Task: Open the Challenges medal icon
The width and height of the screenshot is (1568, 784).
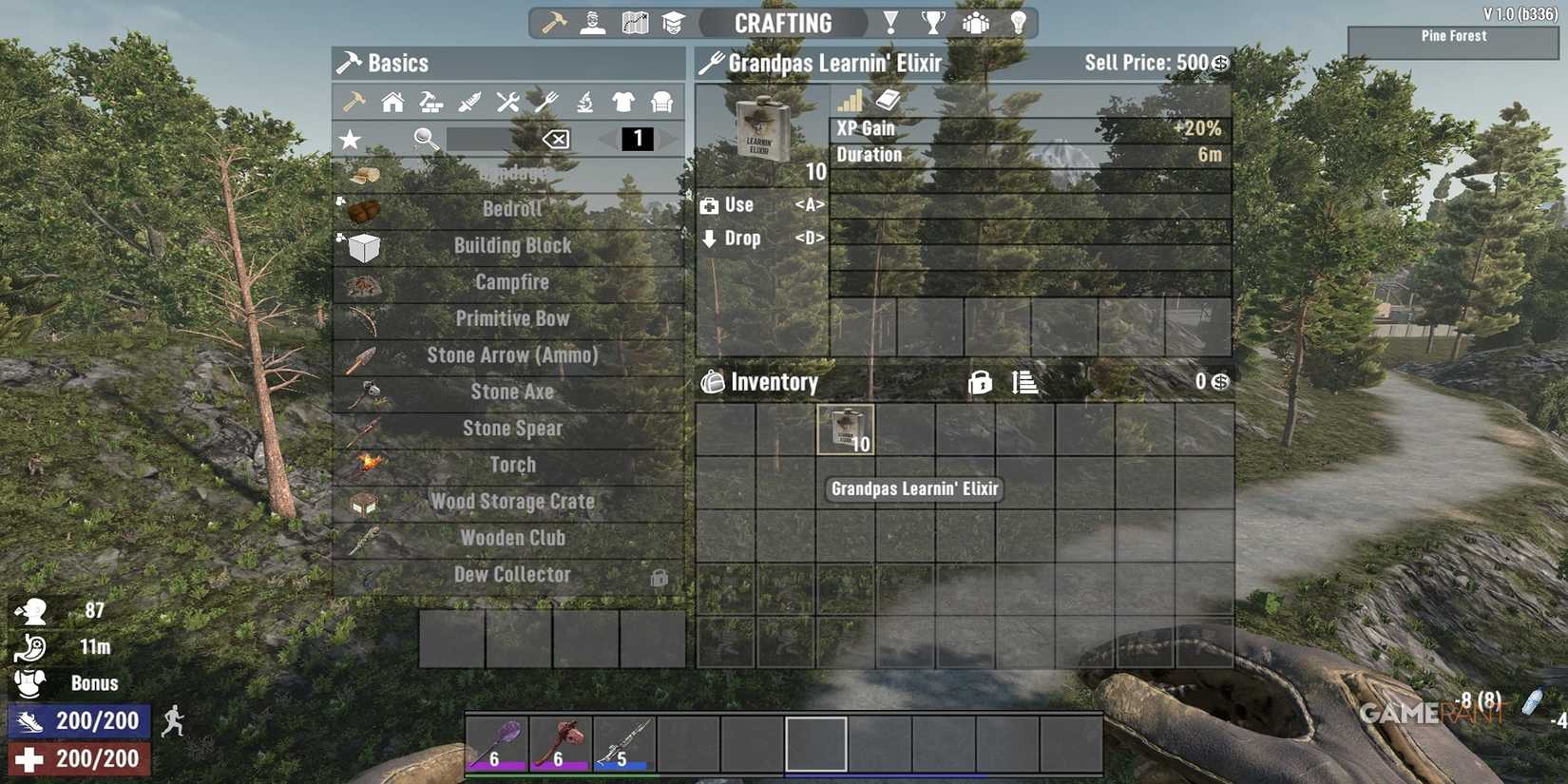Action: [x=891, y=22]
